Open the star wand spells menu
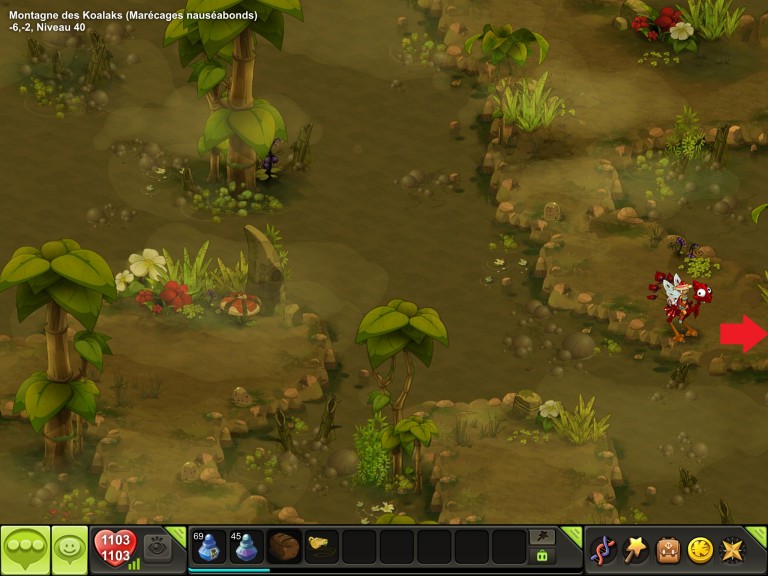The image size is (768, 576). (635, 549)
